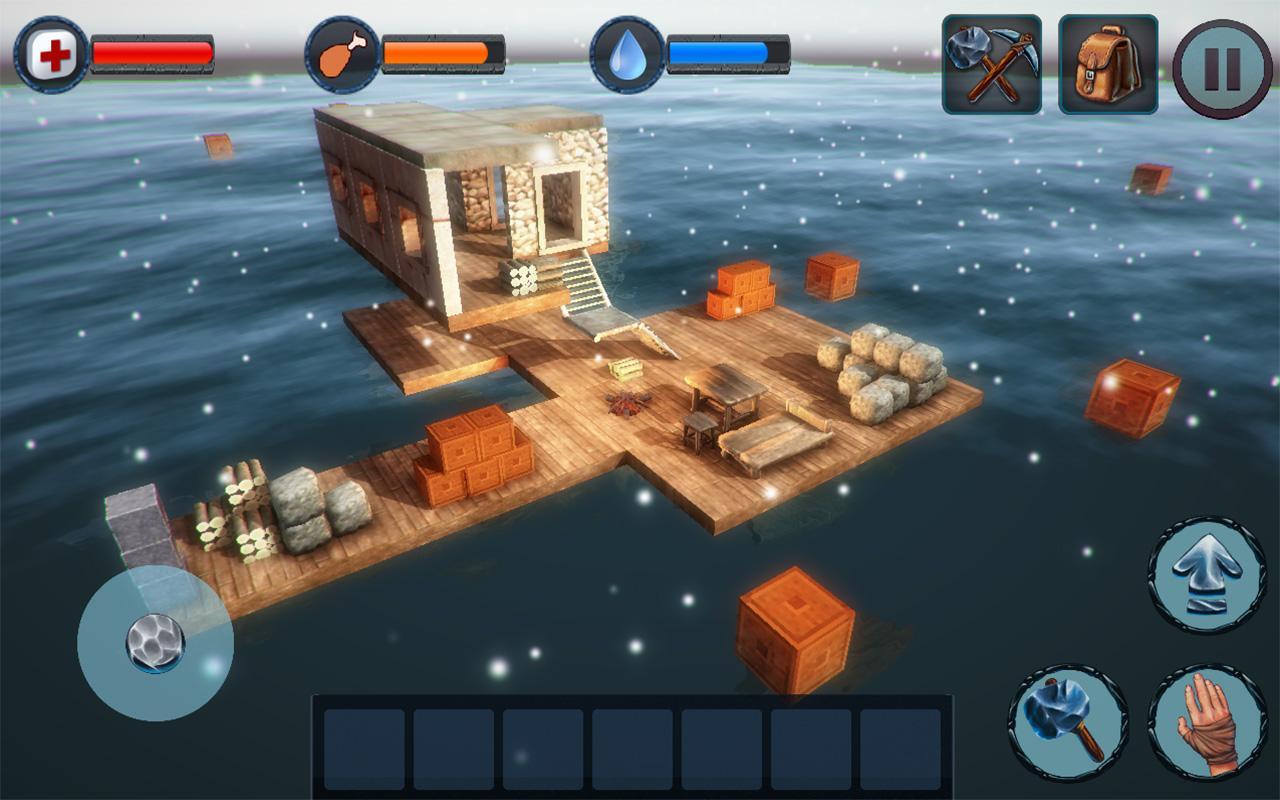Tap the bandaged hand interact button
1280x800 pixels.
(x=1207, y=723)
